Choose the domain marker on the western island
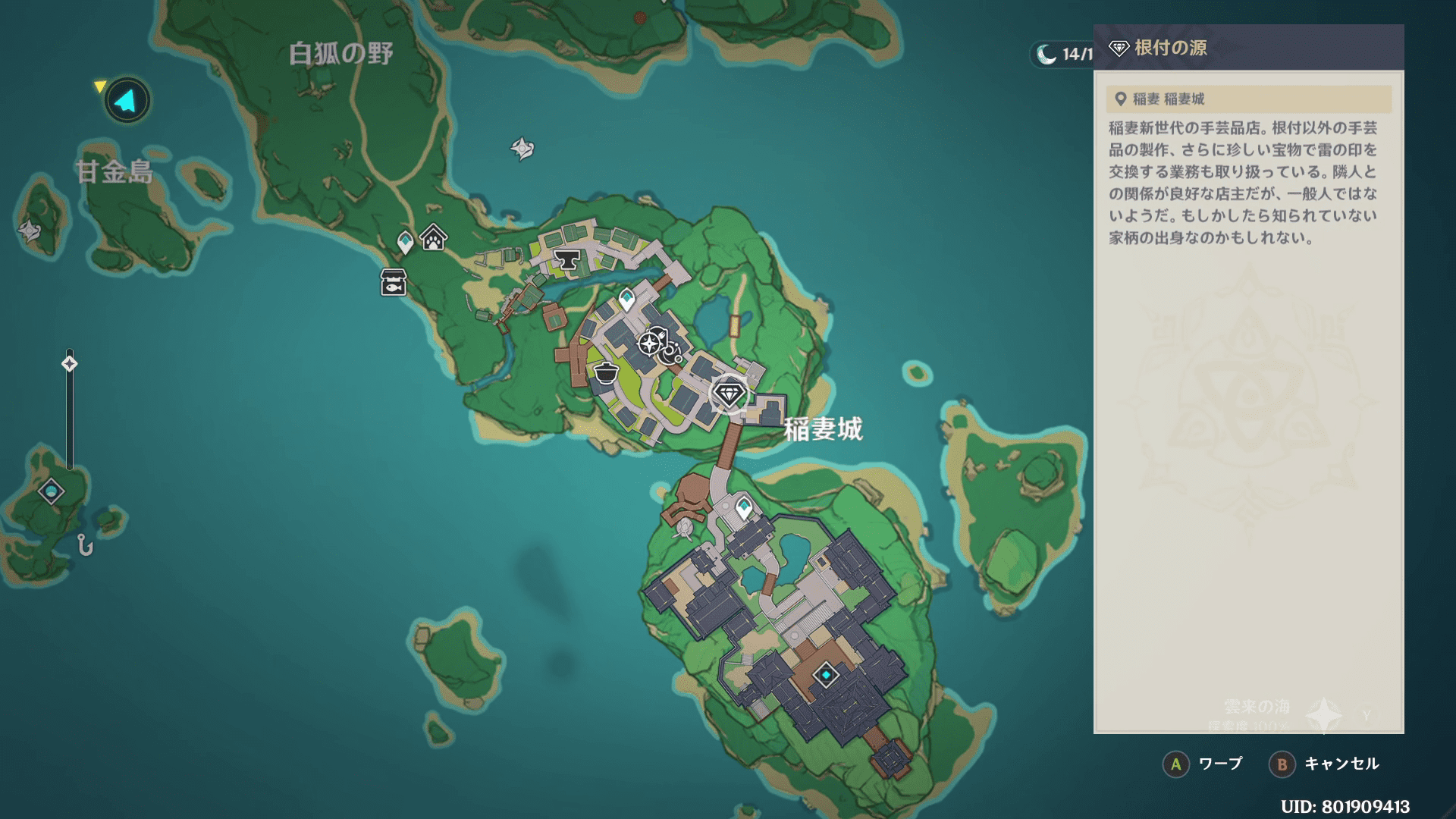This screenshot has height=819, width=1456. (x=51, y=492)
